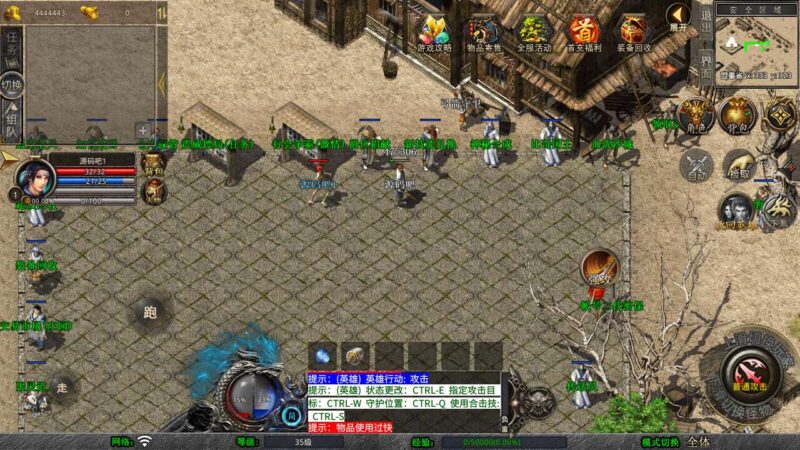The height and width of the screenshot is (450, 800).
Task: Select the 任务 quest tab
Action: click(x=12, y=43)
